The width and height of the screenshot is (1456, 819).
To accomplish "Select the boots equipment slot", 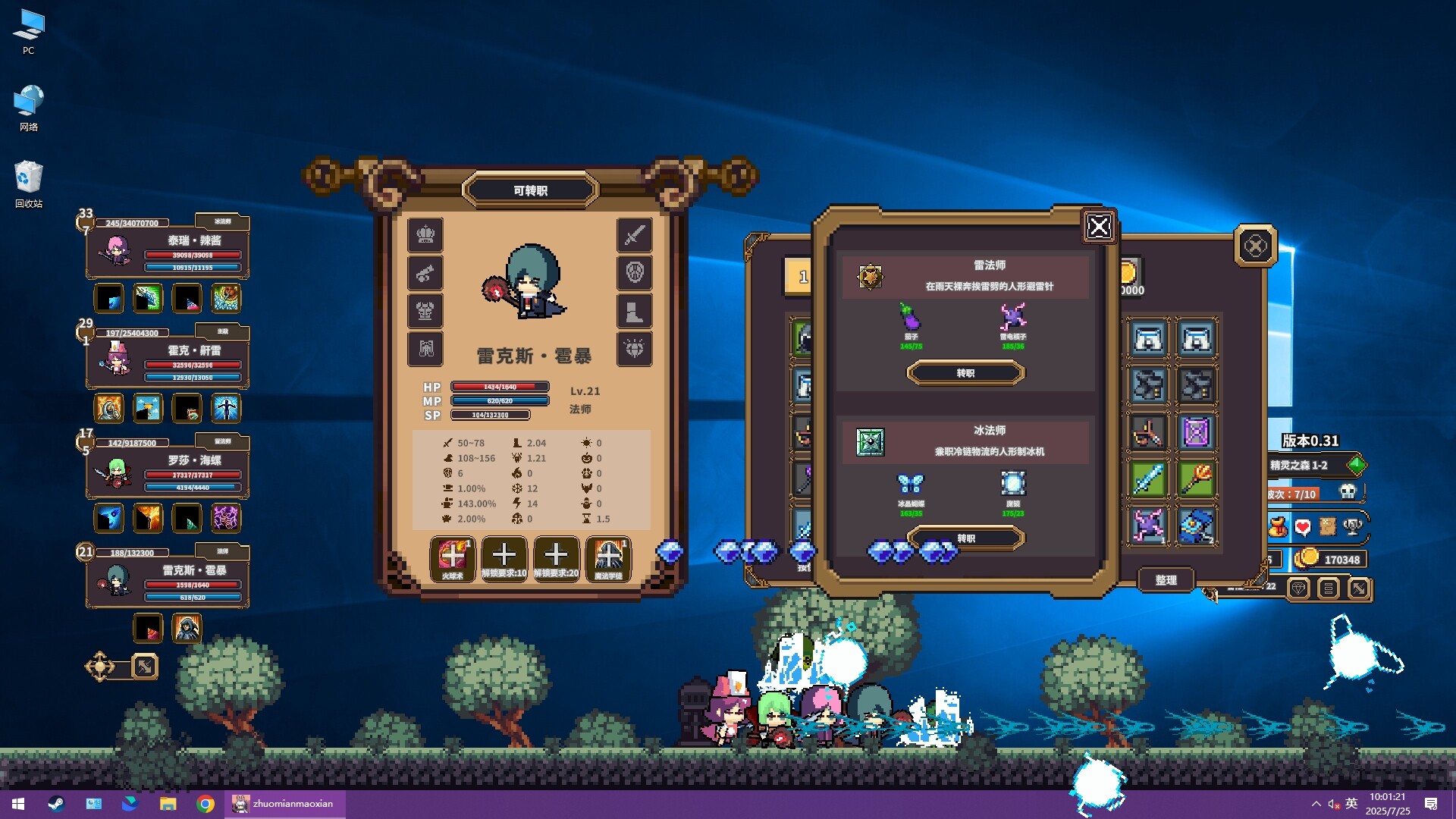I will pyautogui.click(x=635, y=311).
